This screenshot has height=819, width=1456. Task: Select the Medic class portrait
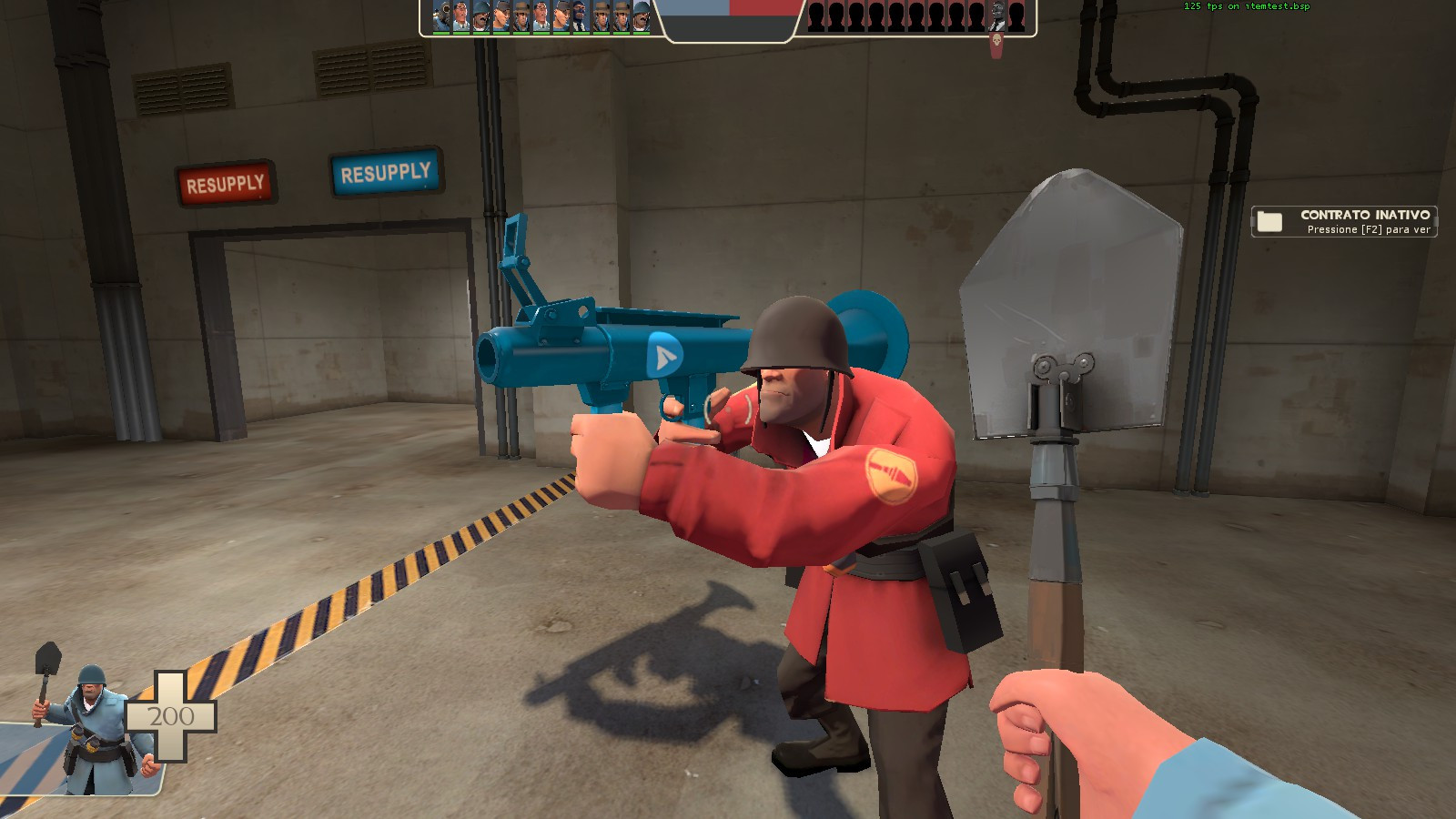(x=460, y=18)
